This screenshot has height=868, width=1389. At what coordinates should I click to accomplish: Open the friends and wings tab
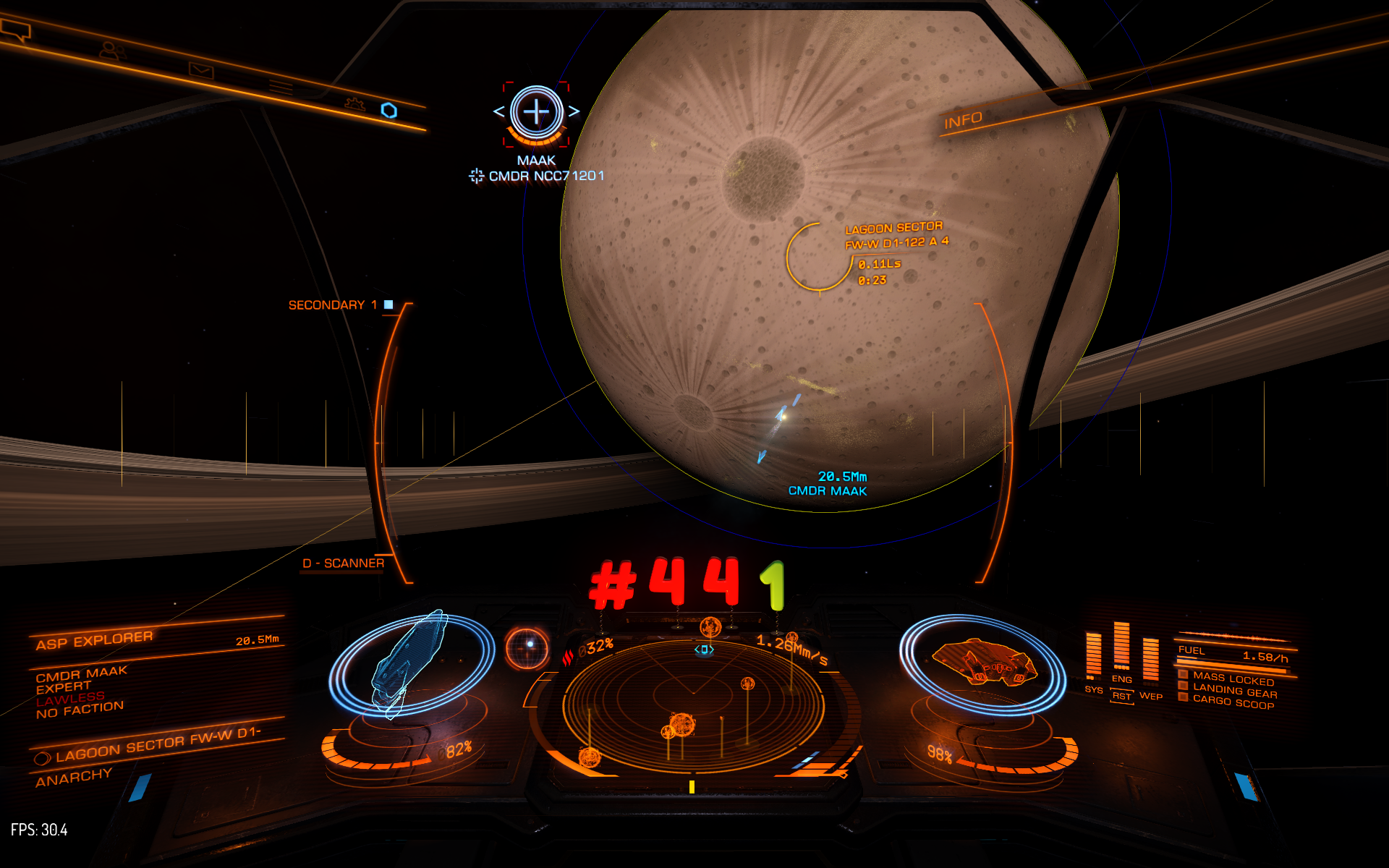tap(112, 51)
